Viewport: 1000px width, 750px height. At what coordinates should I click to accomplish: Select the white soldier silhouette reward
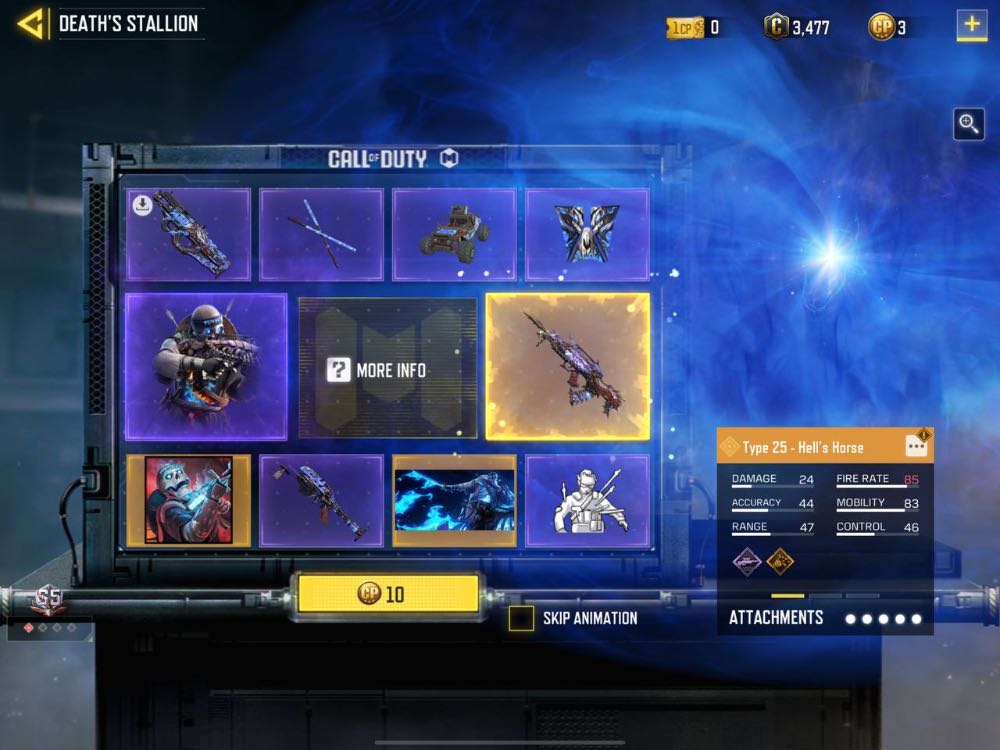click(587, 500)
